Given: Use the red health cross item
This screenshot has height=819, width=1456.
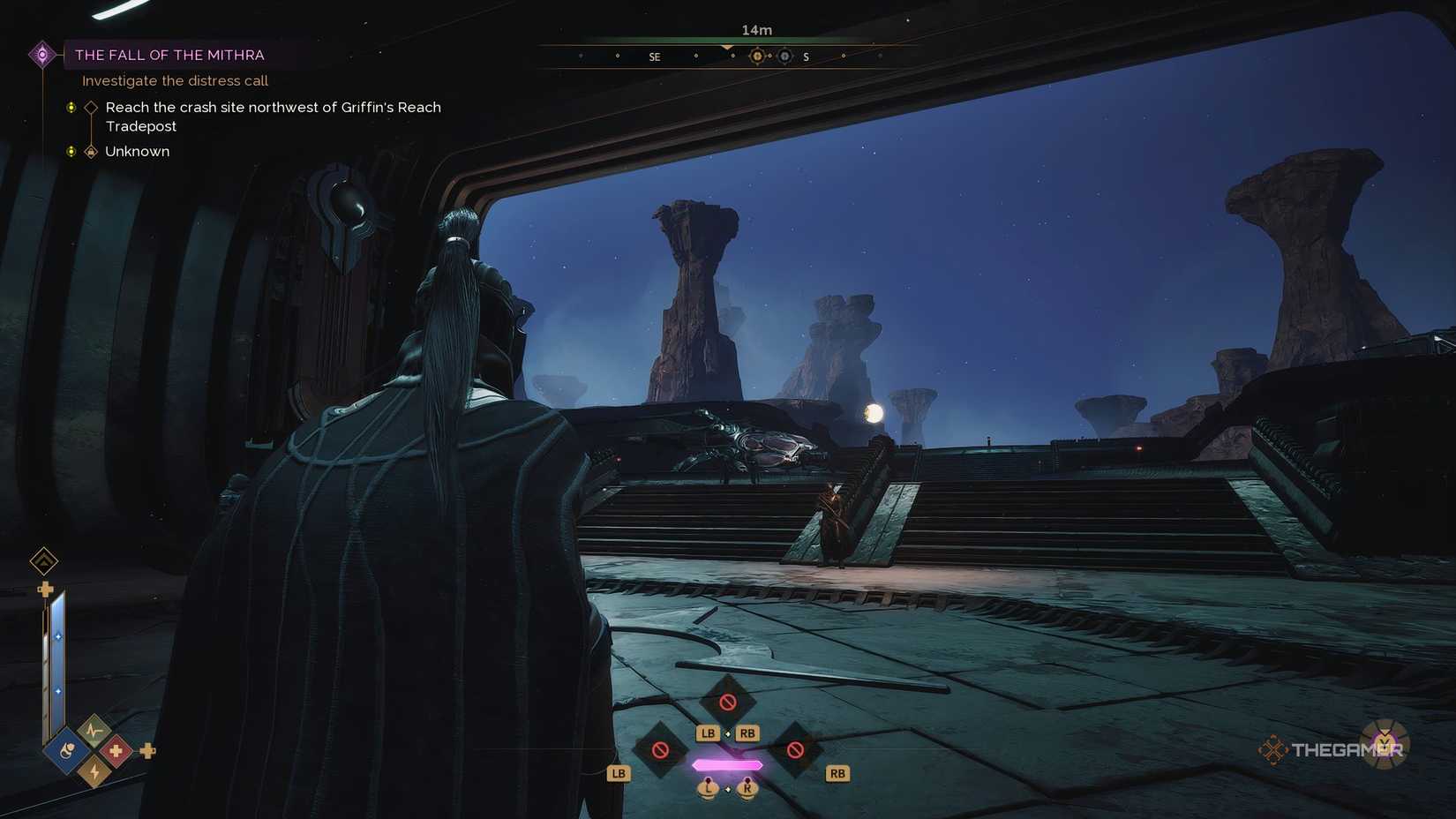Looking at the screenshot, I should [116, 751].
